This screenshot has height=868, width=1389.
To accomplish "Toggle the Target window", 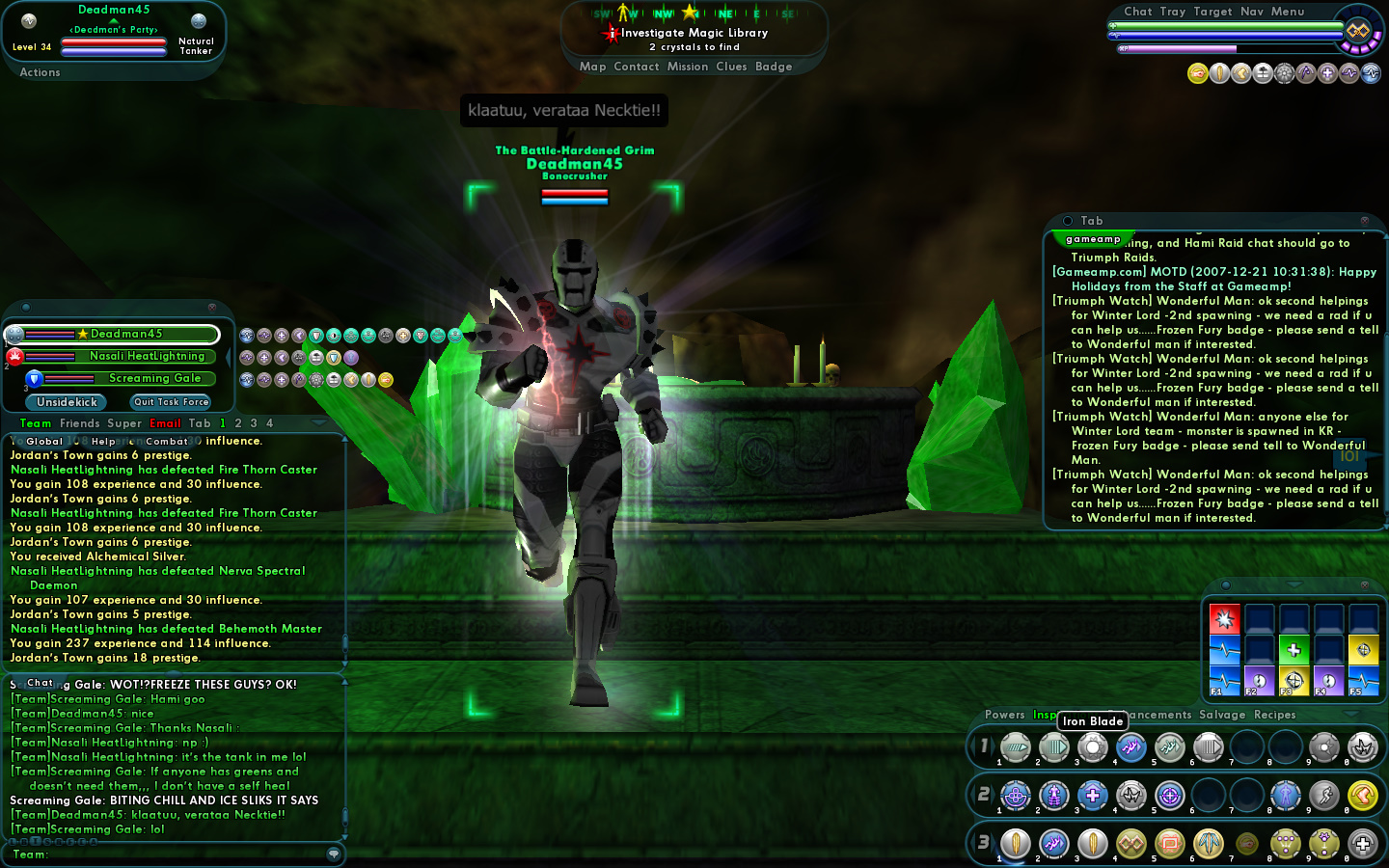I will click(1212, 12).
